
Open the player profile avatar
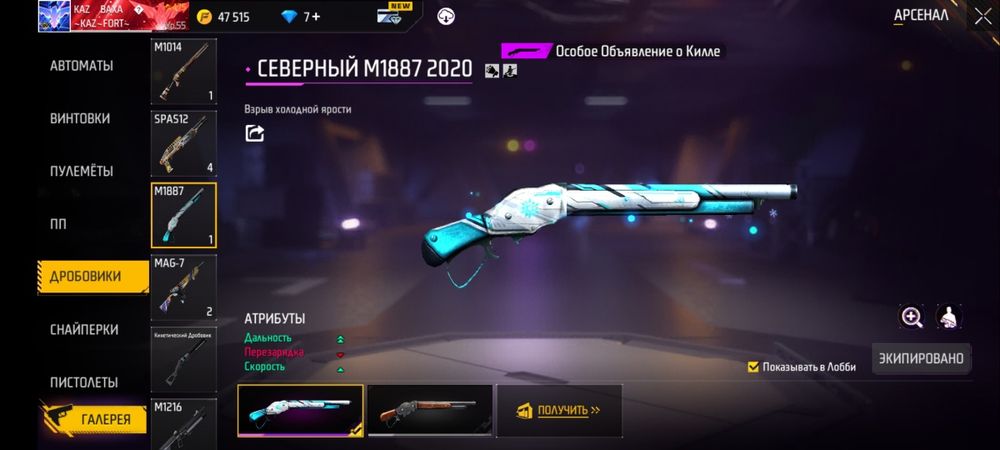pyautogui.click(x=53, y=17)
